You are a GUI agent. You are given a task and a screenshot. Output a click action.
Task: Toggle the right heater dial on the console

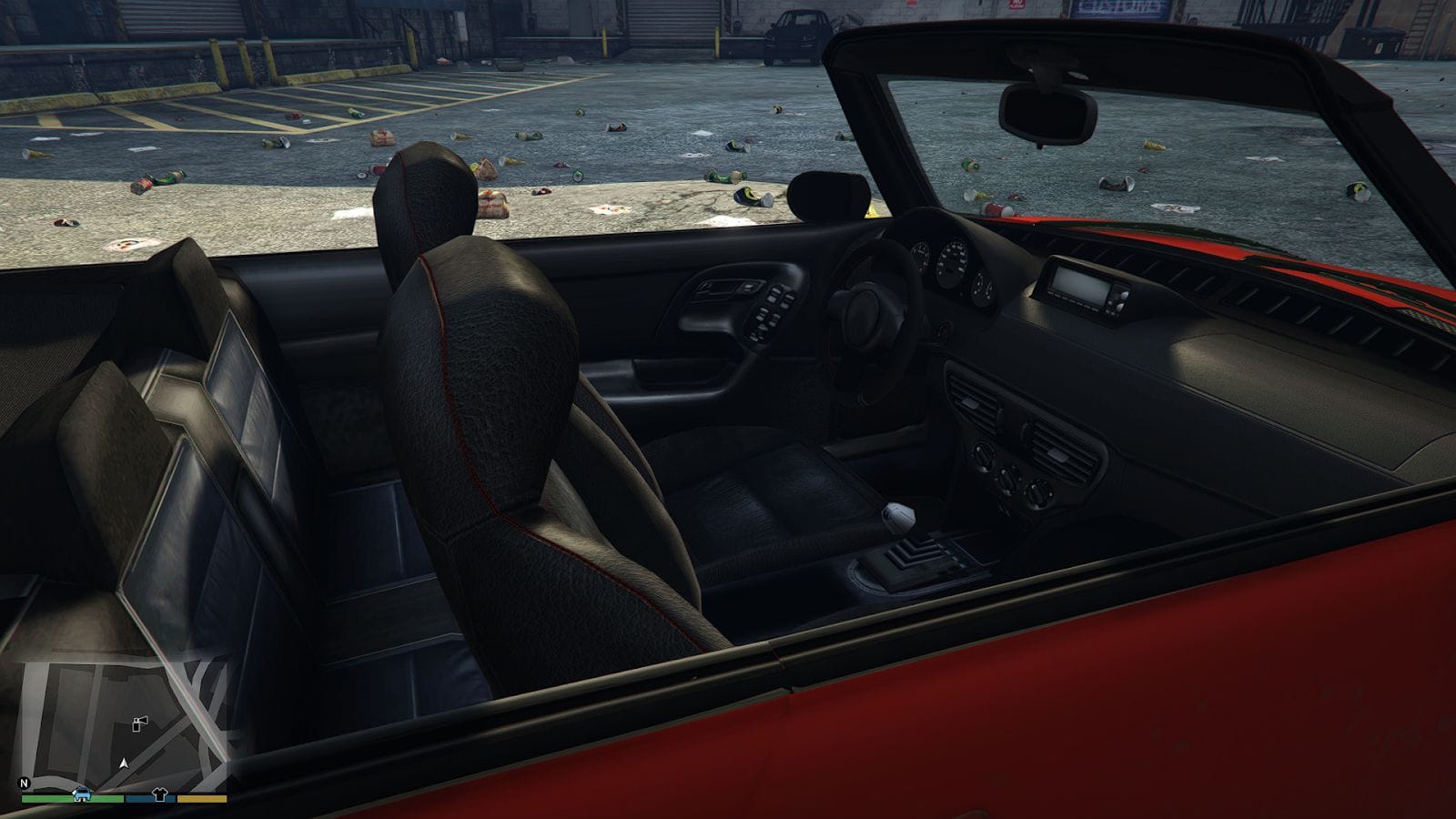pyautogui.click(x=1039, y=494)
